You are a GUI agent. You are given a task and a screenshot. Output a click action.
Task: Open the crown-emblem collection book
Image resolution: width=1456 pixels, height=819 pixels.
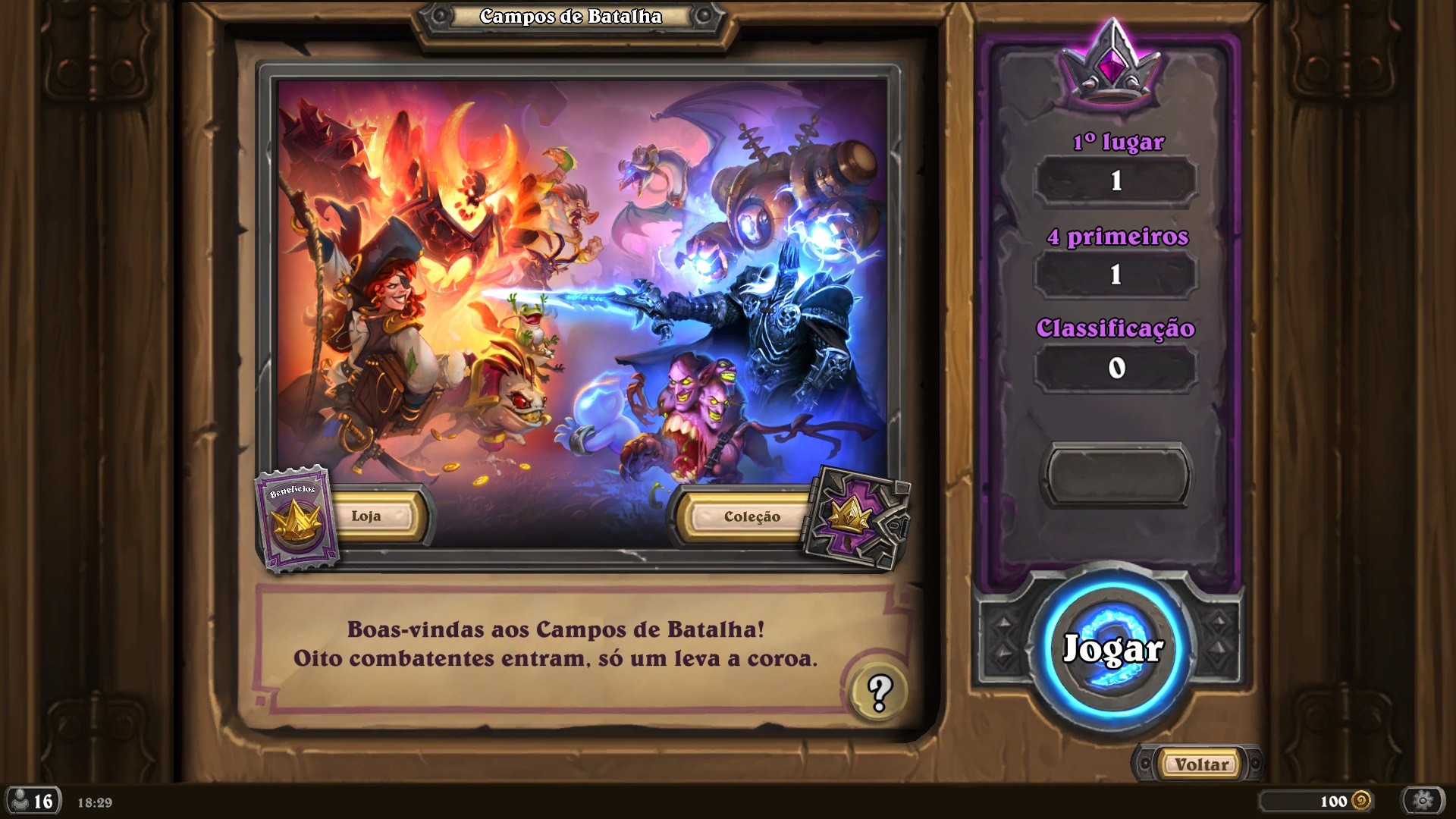click(858, 518)
